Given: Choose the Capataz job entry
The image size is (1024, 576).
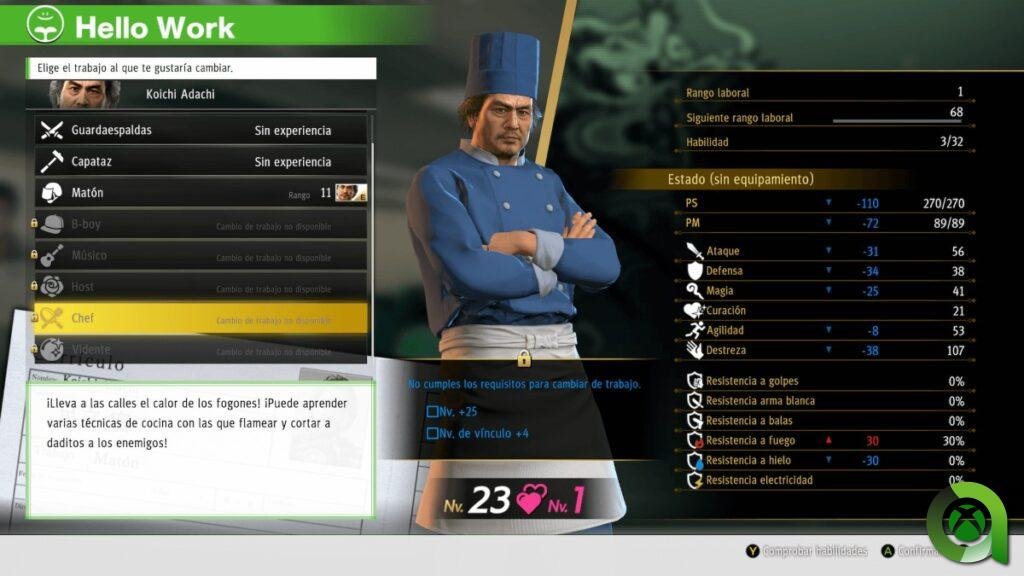Looking at the screenshot, I should pos(200,161).
